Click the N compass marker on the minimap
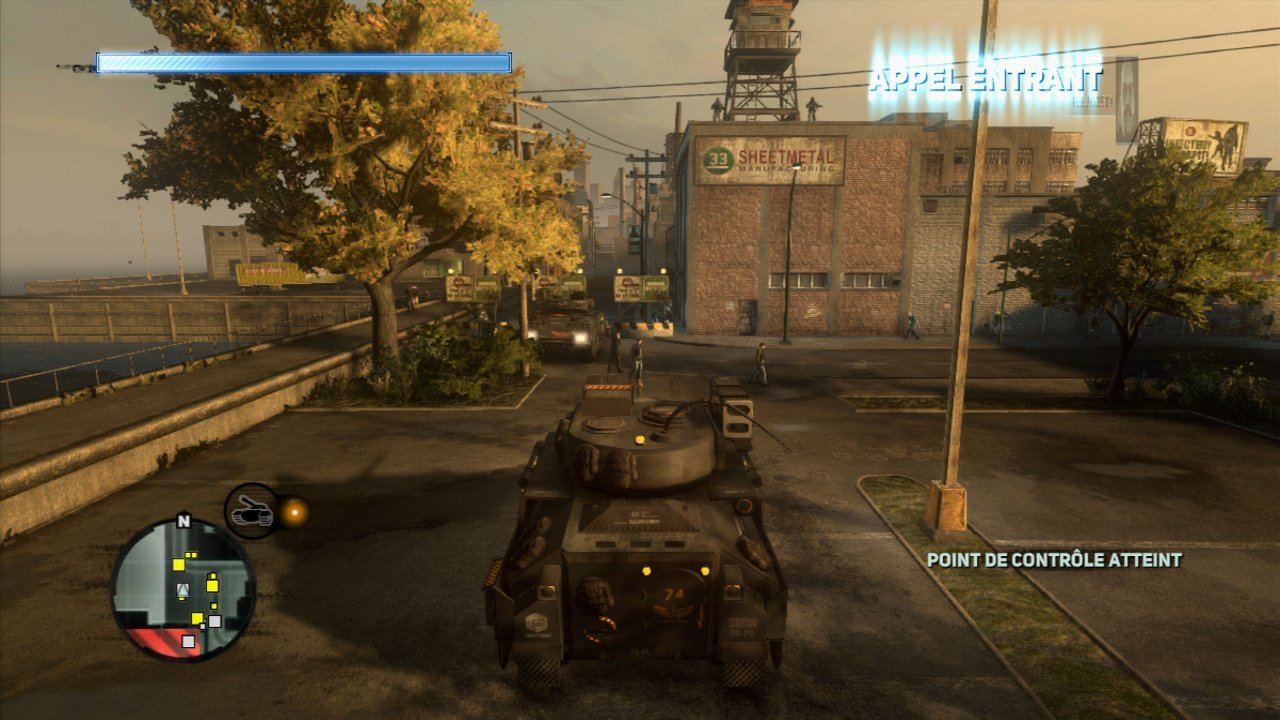Viewport: 1280px width, 720px height. (184, 522)
